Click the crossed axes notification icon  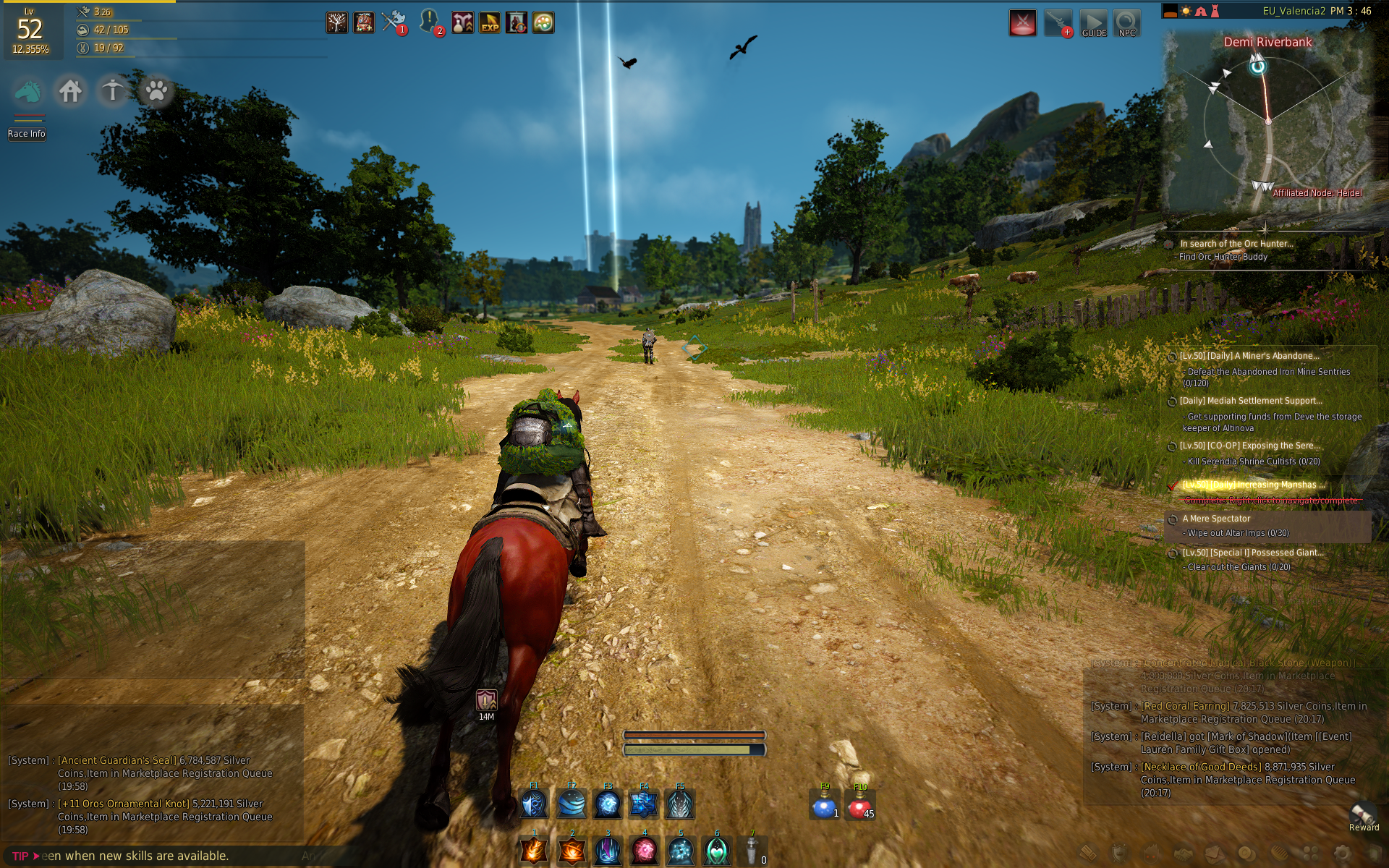[x=394, y=22]
